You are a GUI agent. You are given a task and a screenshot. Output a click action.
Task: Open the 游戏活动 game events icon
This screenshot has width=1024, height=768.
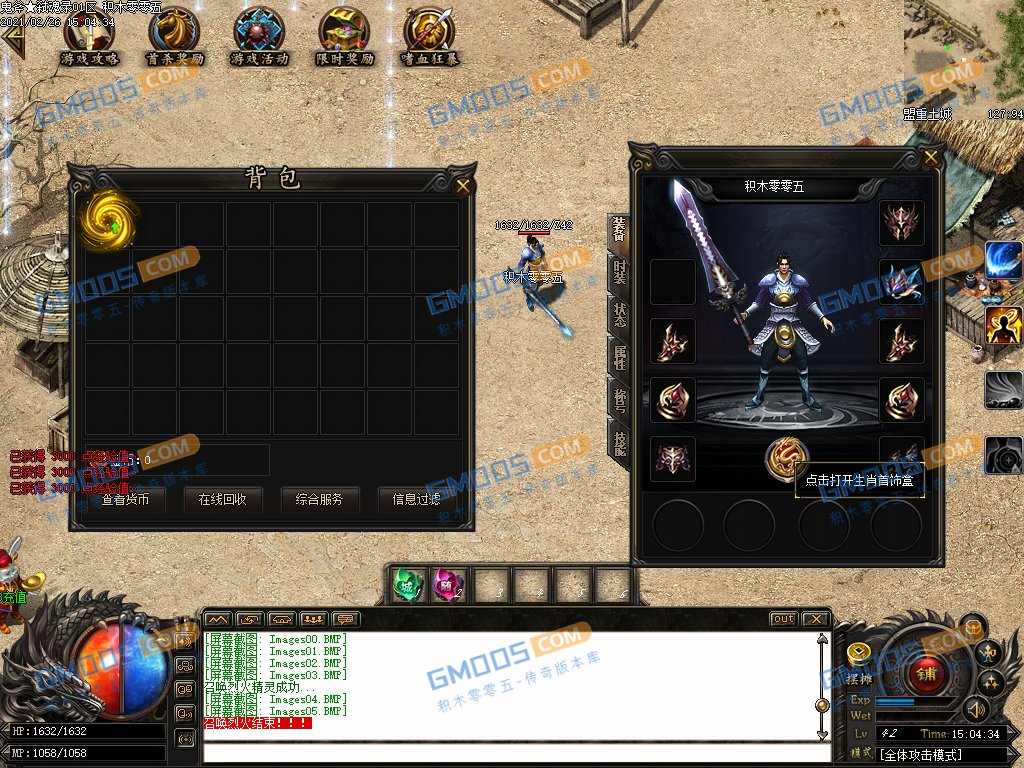259,34
